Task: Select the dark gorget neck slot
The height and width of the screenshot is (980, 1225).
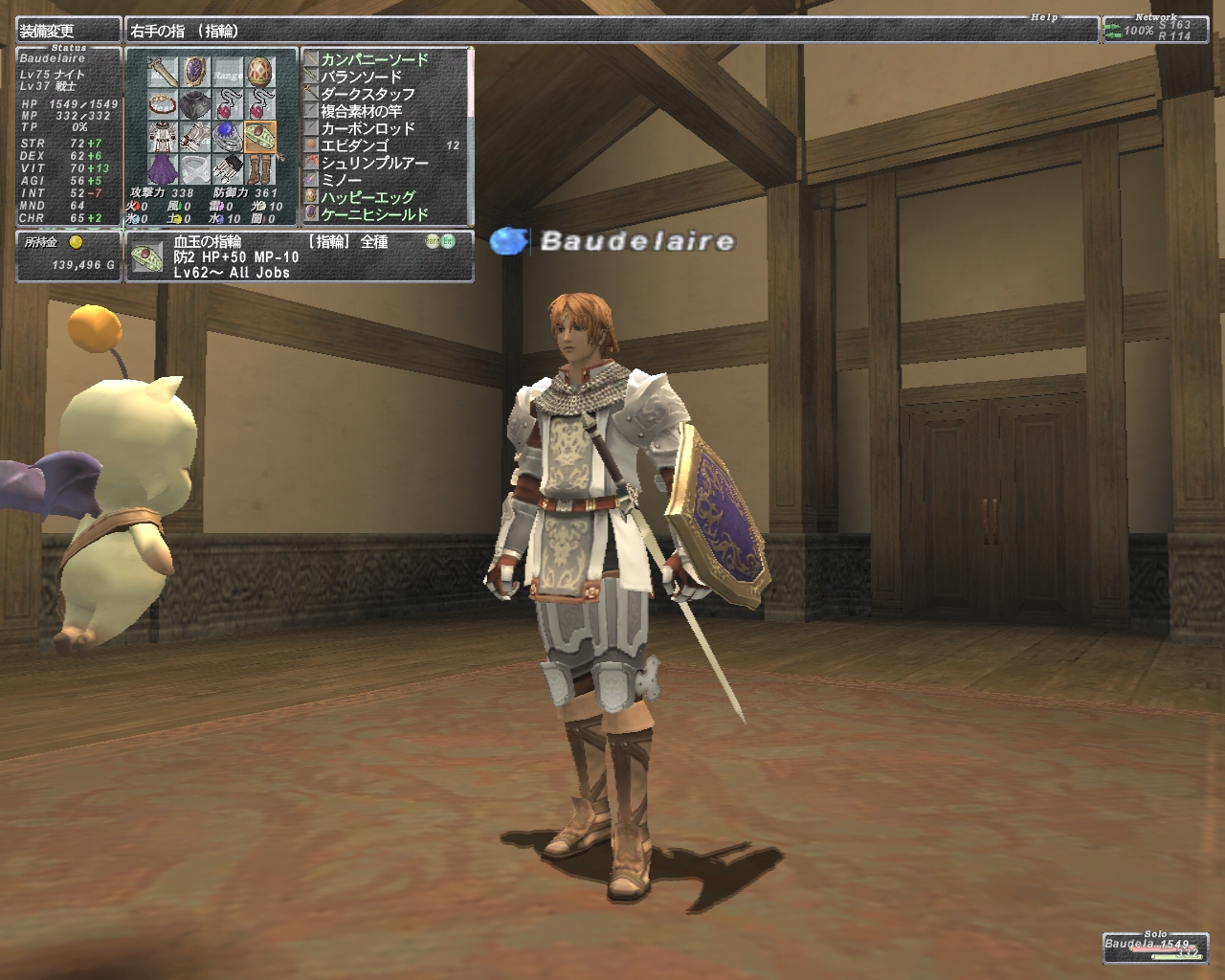Action: click(195, 103)
